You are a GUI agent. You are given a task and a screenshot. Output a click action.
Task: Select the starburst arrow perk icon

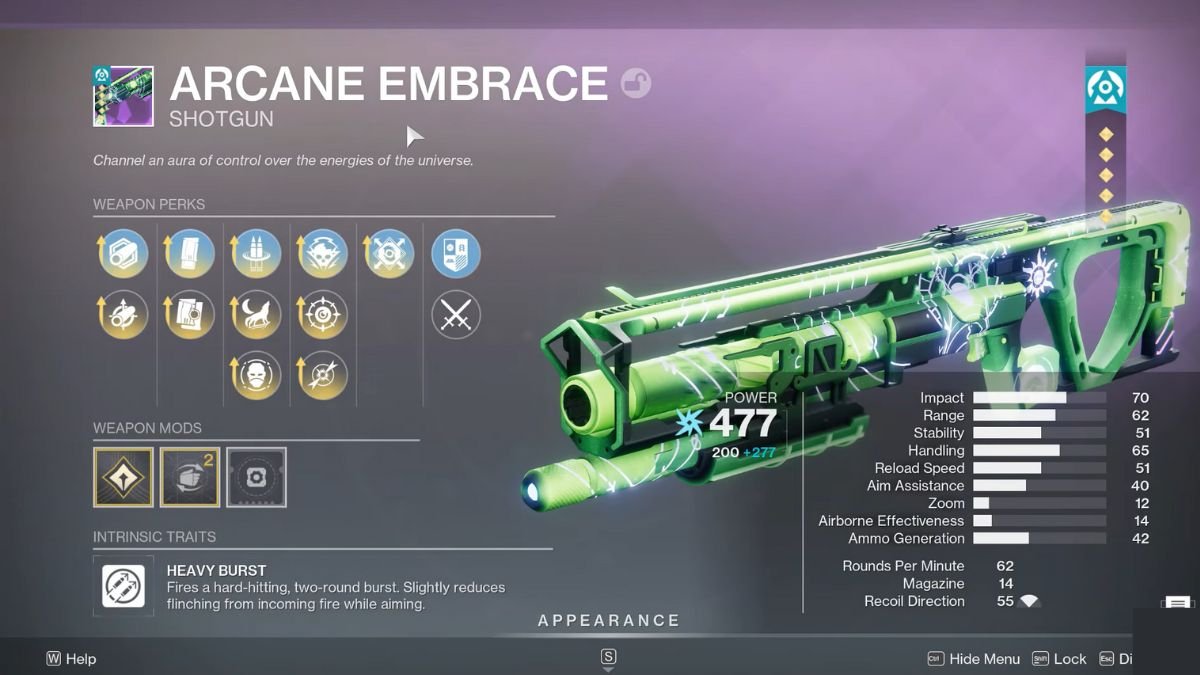(323, 376)
